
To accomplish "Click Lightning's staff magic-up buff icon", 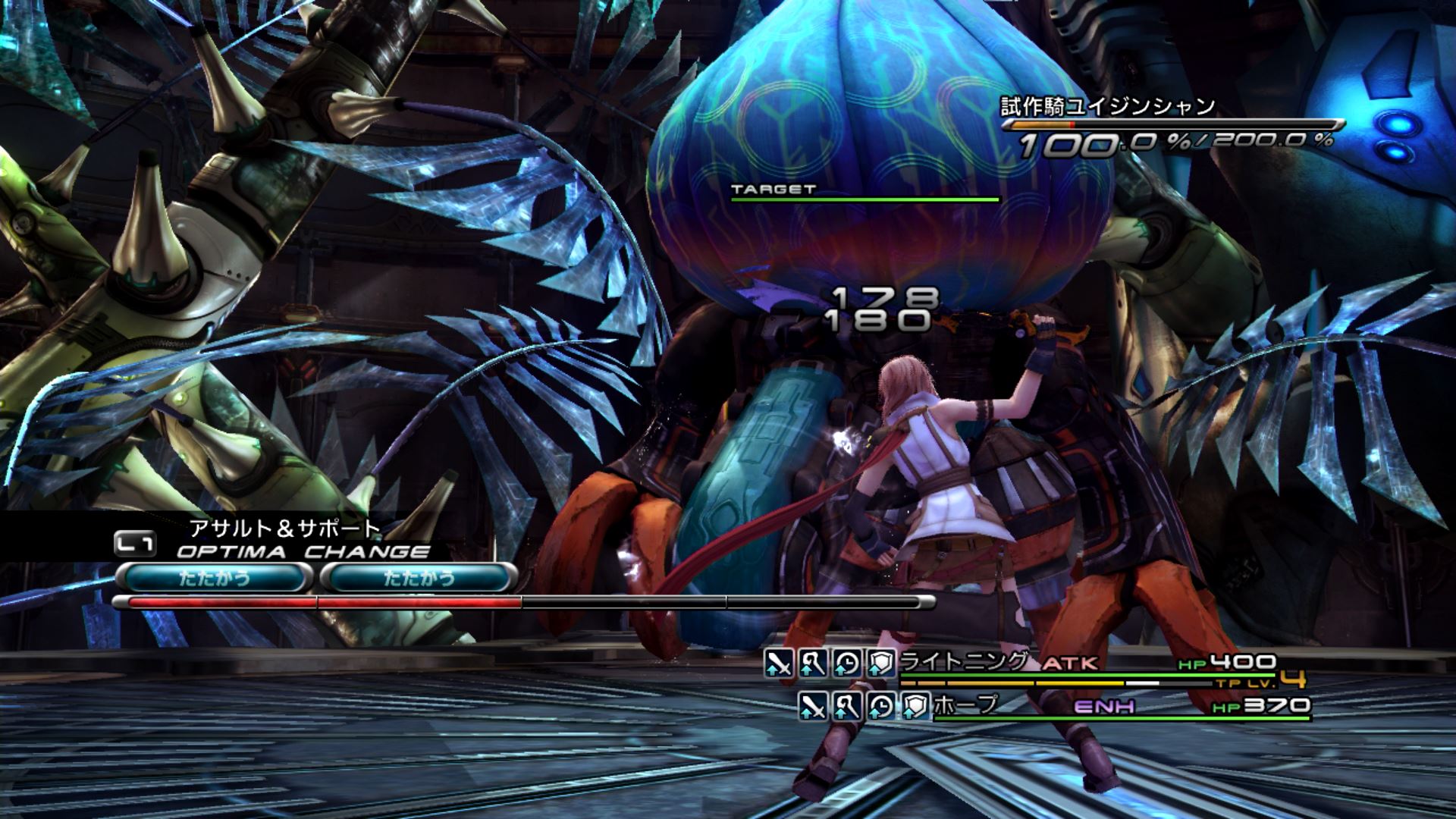I will [x=812, y=664].
